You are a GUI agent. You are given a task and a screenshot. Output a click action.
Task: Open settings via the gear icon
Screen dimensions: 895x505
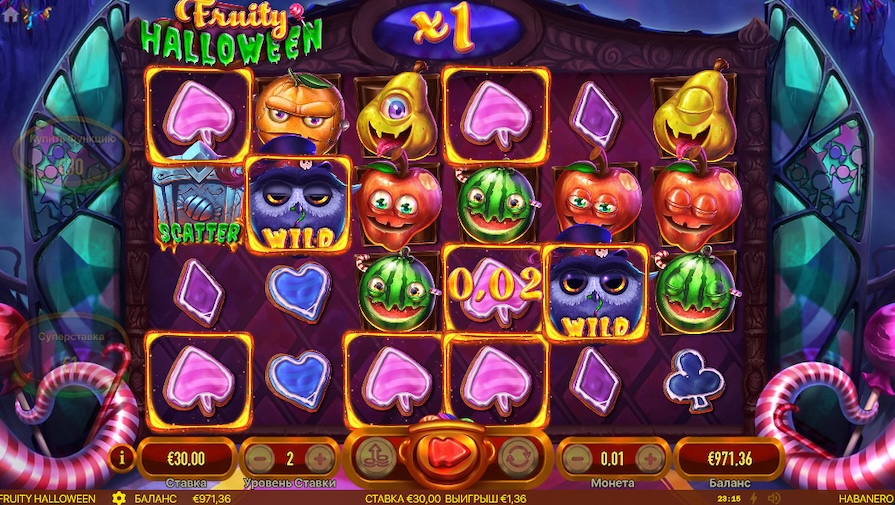tap(119, 498)
